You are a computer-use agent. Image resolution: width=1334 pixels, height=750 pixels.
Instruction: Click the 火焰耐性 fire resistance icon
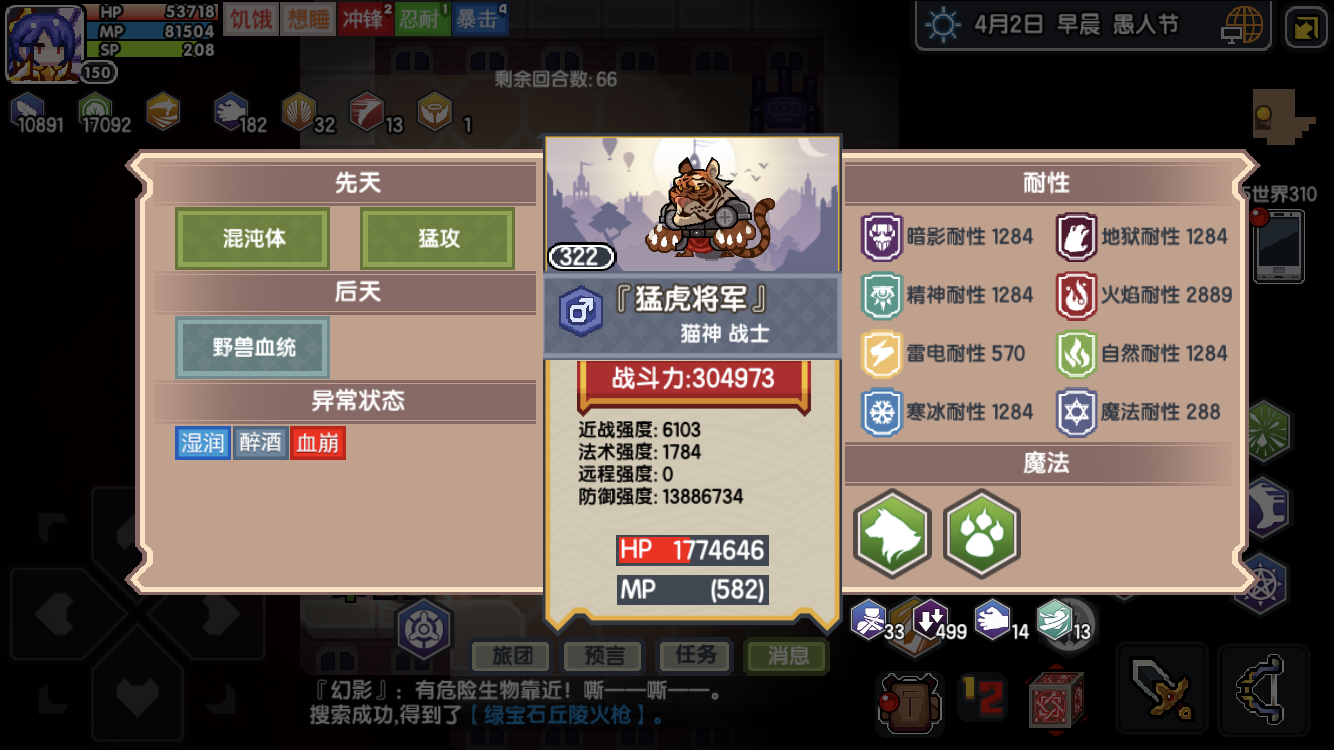(x=1077, y=295)
